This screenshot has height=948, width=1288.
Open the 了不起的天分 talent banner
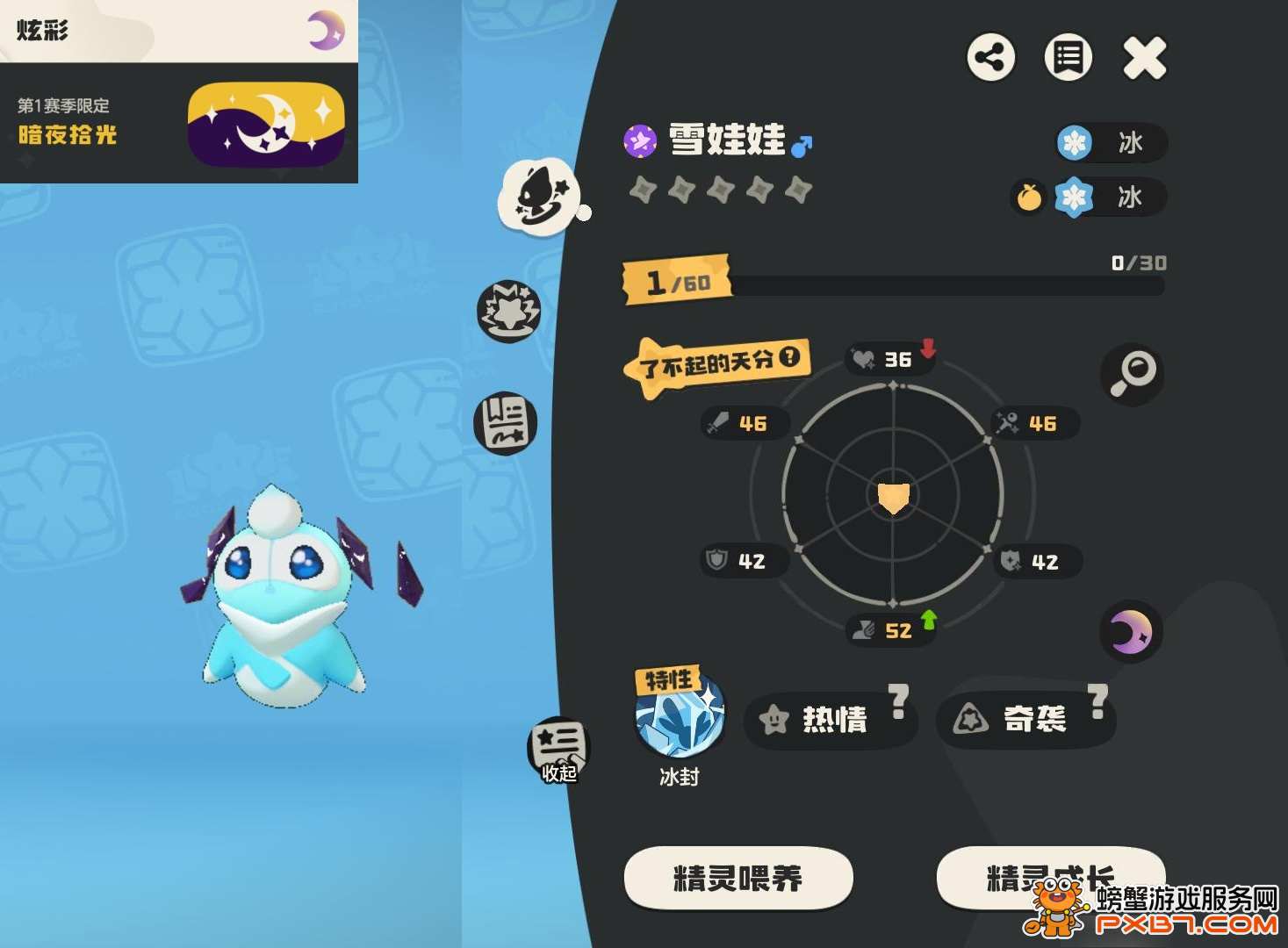(716, 363)
